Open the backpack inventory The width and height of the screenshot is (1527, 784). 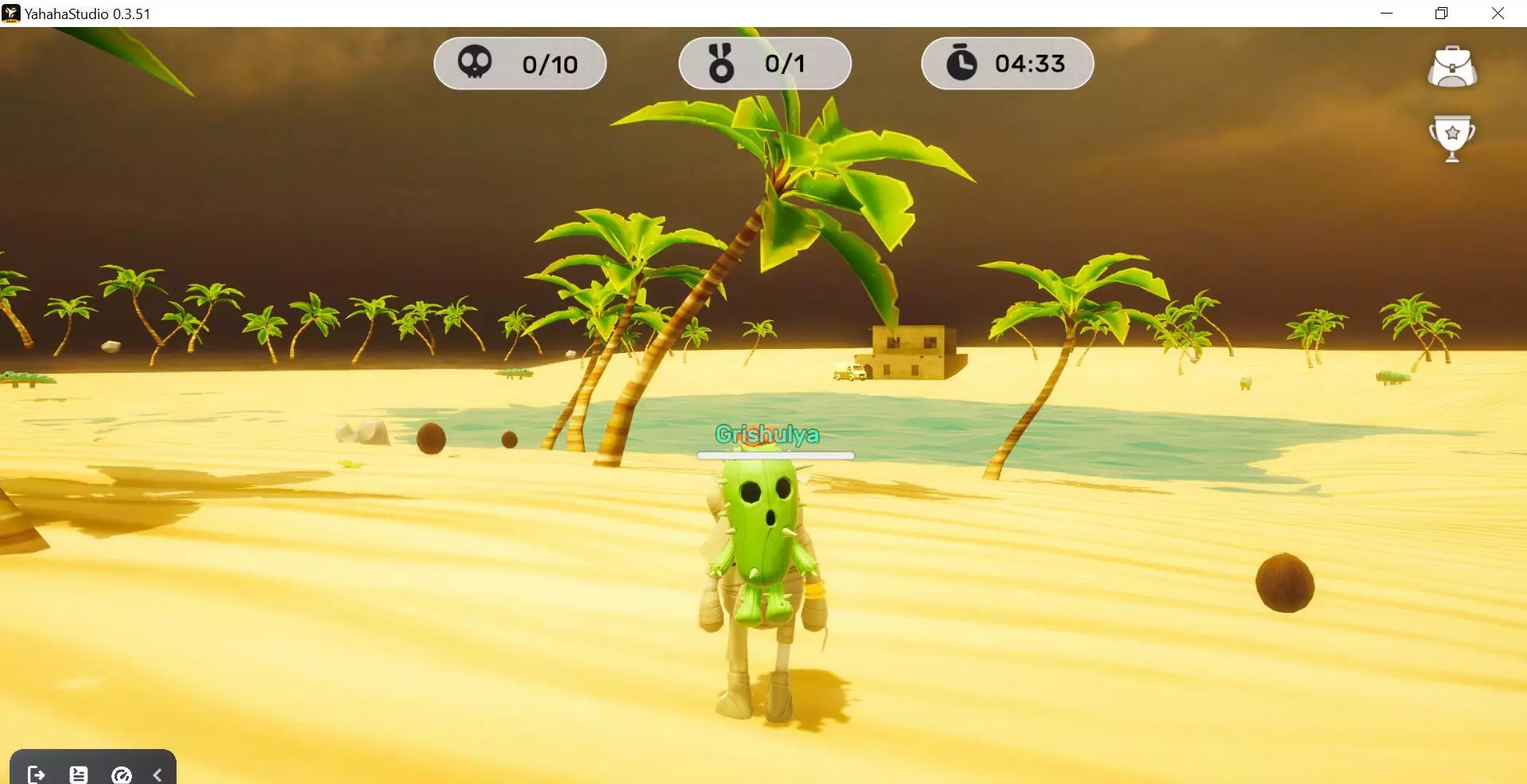(x=1452, y=67)
